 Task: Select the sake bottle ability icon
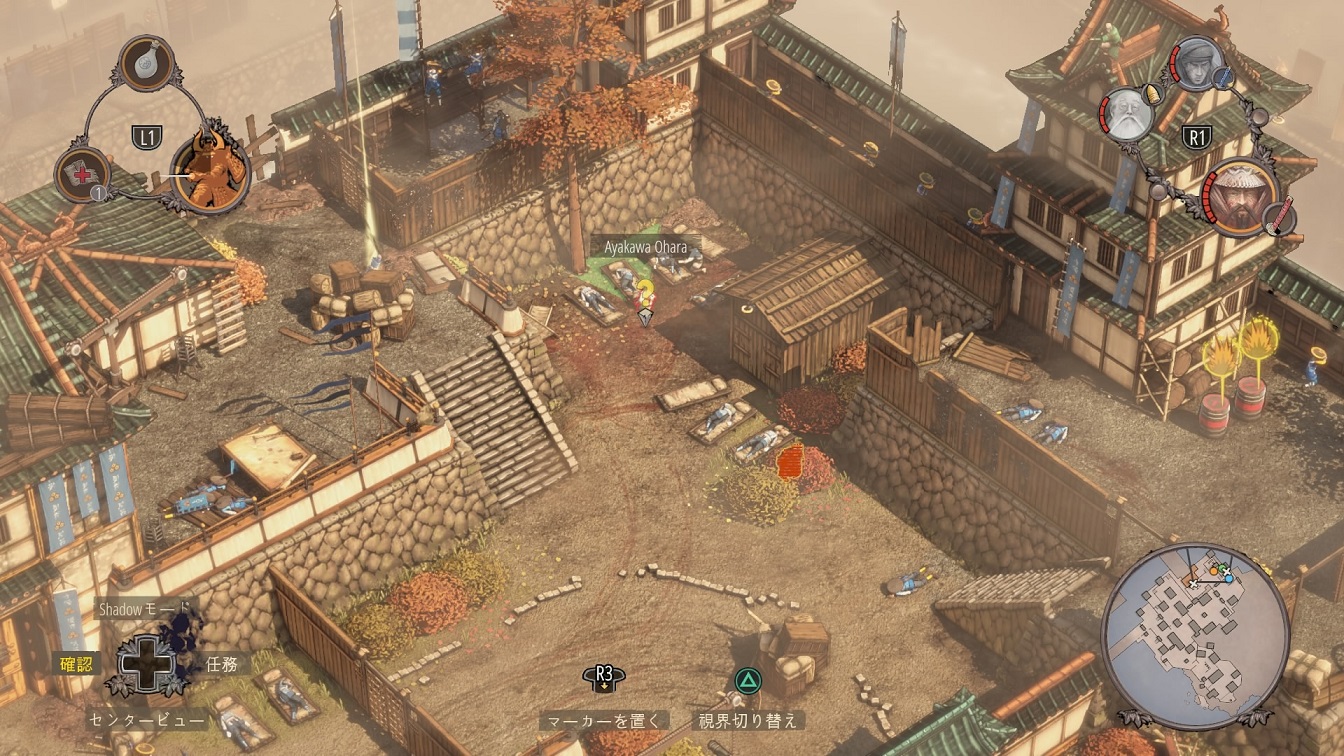click(147, 62)
